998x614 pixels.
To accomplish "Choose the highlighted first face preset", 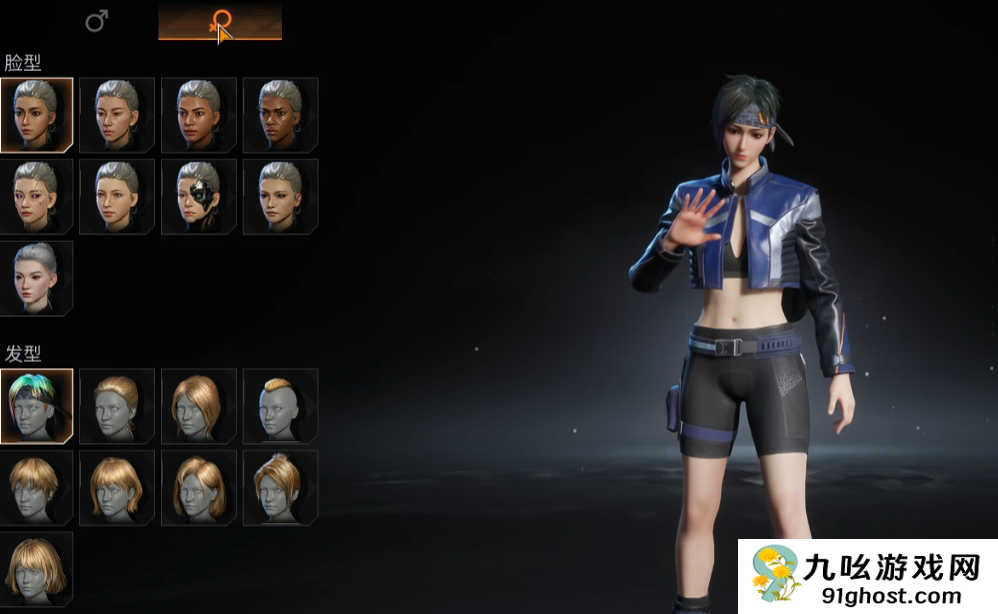I will (37, 115).
